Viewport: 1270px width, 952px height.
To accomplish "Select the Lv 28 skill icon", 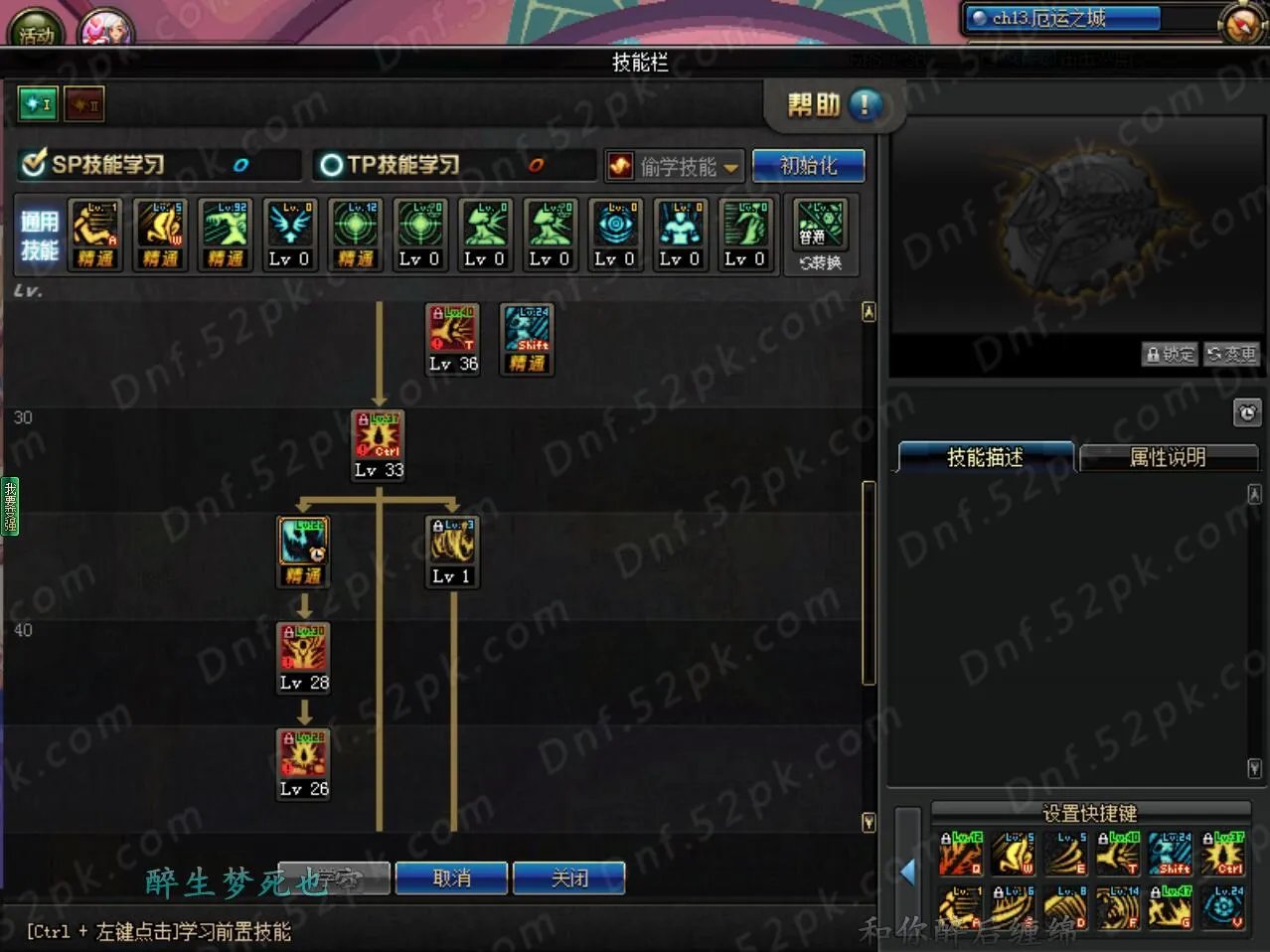I will (304, 648).
